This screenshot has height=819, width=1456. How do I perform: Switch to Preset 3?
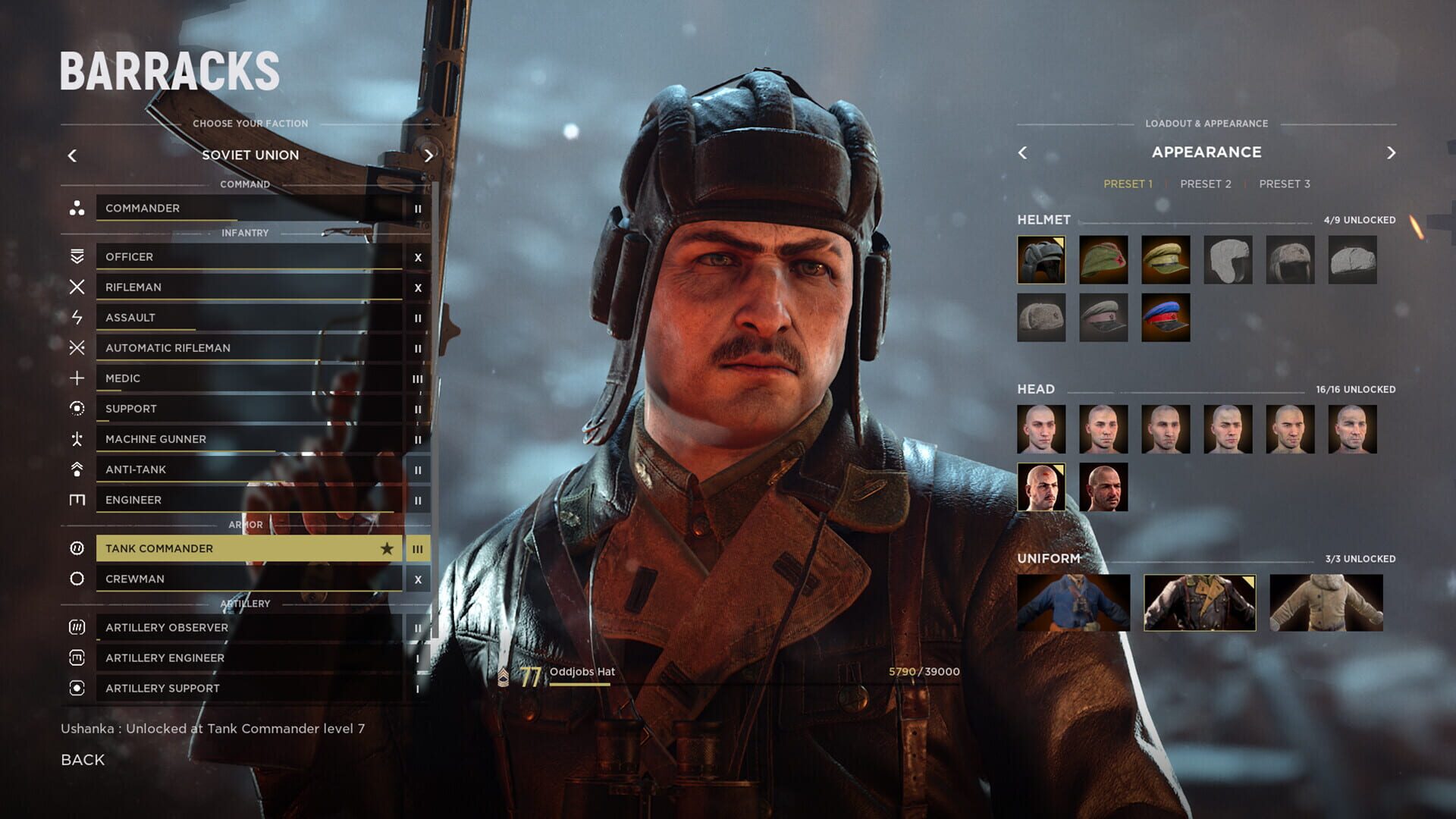coord(1285,183)
